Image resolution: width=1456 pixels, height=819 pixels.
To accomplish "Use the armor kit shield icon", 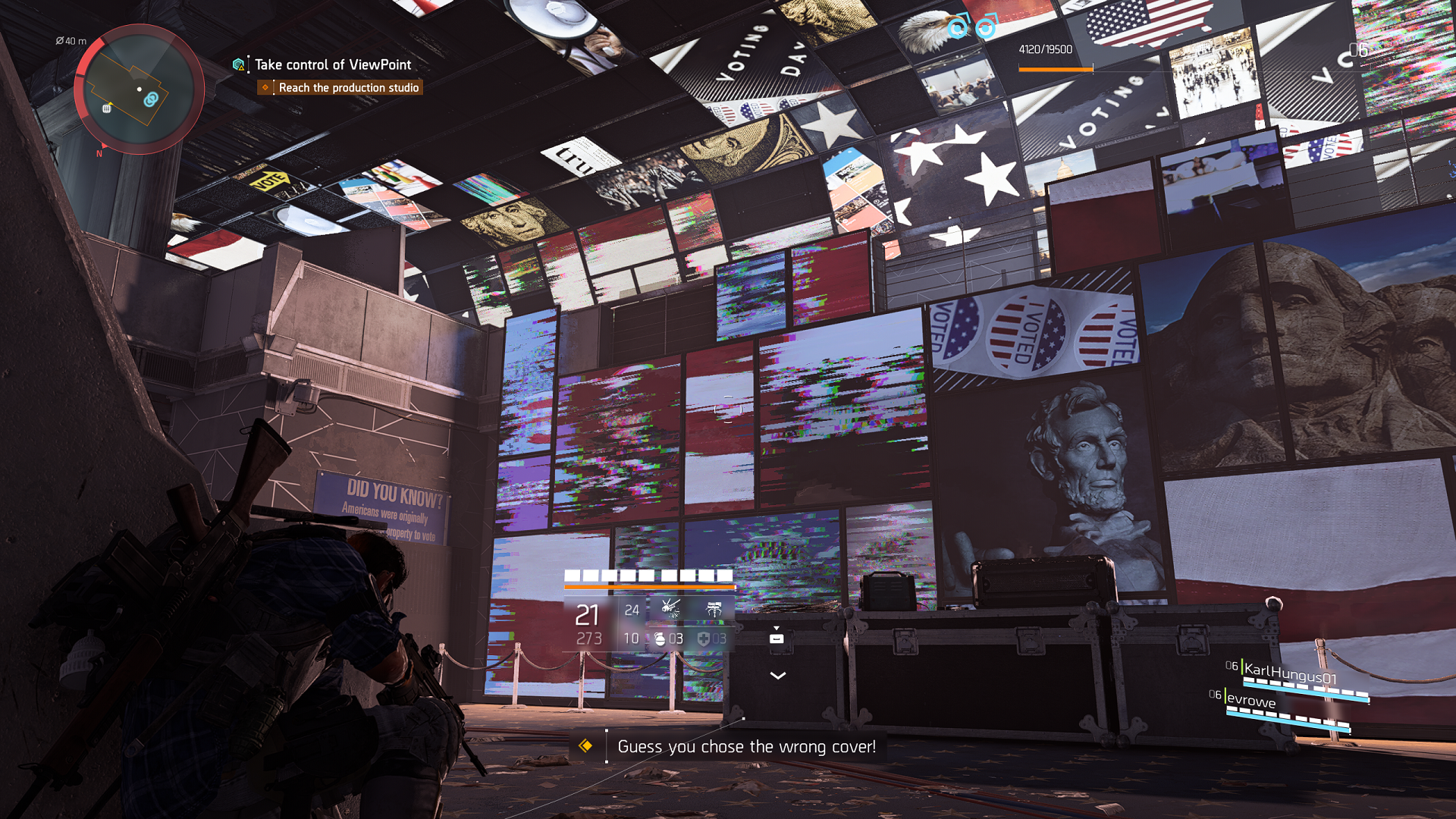I will [x=703, y=639].
